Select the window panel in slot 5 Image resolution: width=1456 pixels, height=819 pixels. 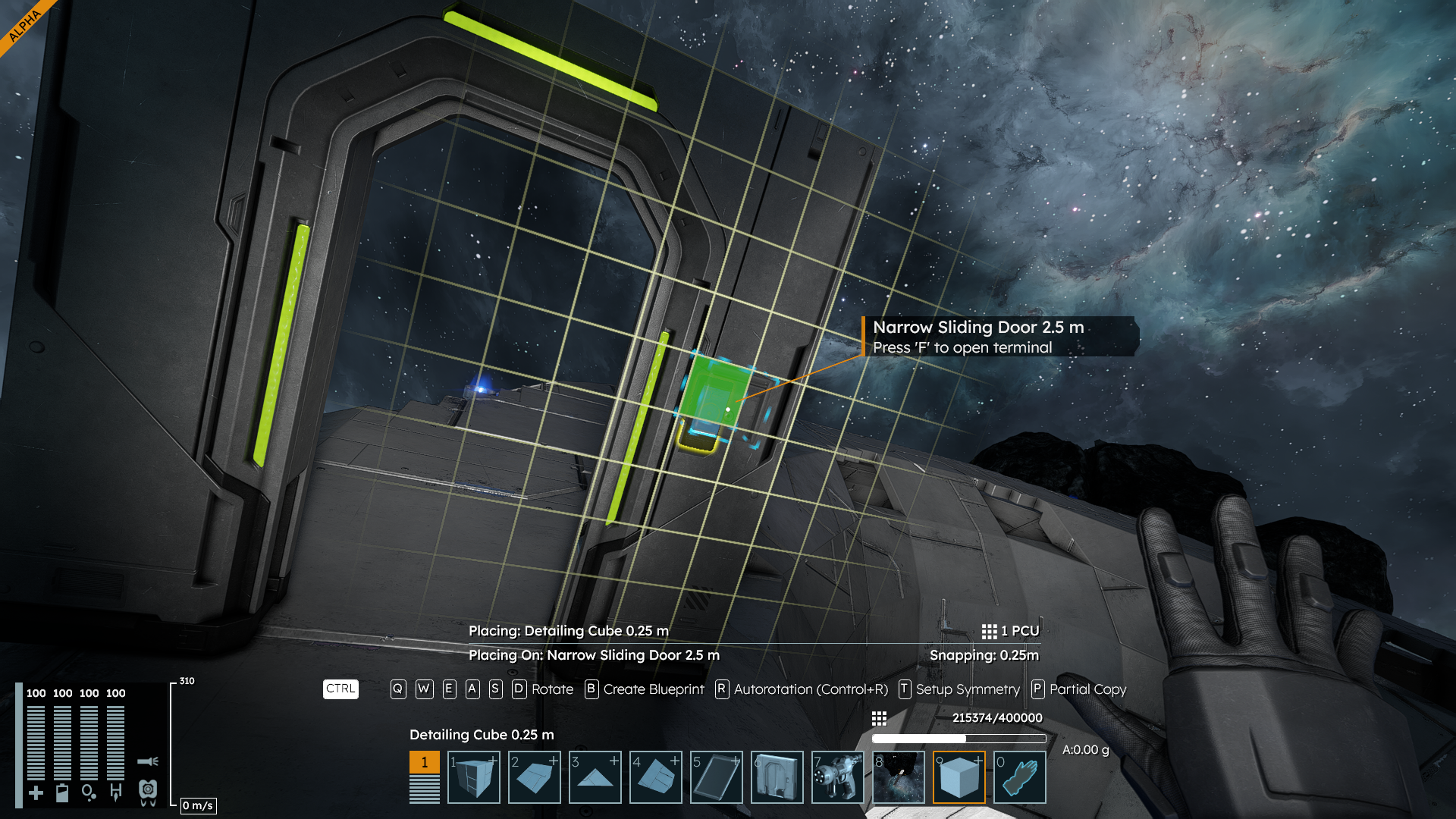point(717,777)
